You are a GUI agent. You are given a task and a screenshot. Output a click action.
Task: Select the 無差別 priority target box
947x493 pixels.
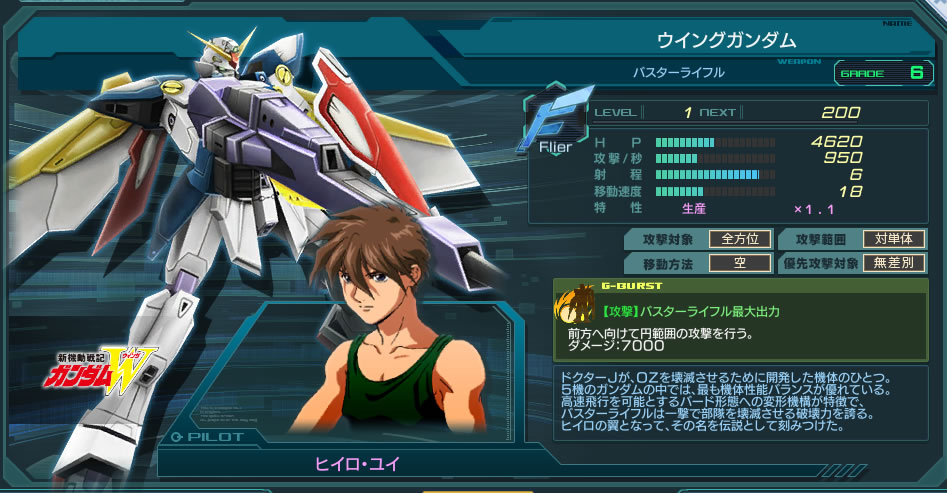(x=894, y=263)
